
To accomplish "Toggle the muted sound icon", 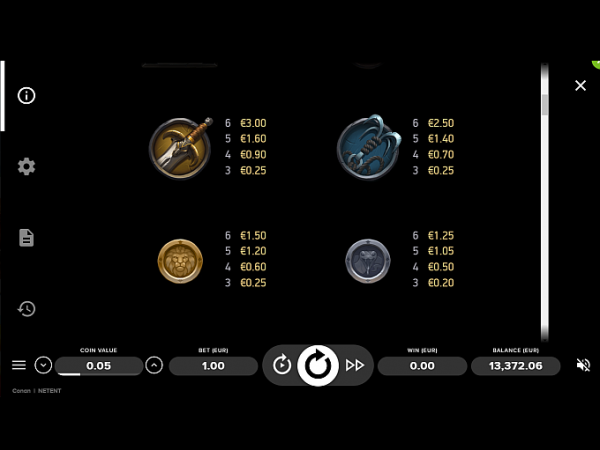I will [584, 366].
